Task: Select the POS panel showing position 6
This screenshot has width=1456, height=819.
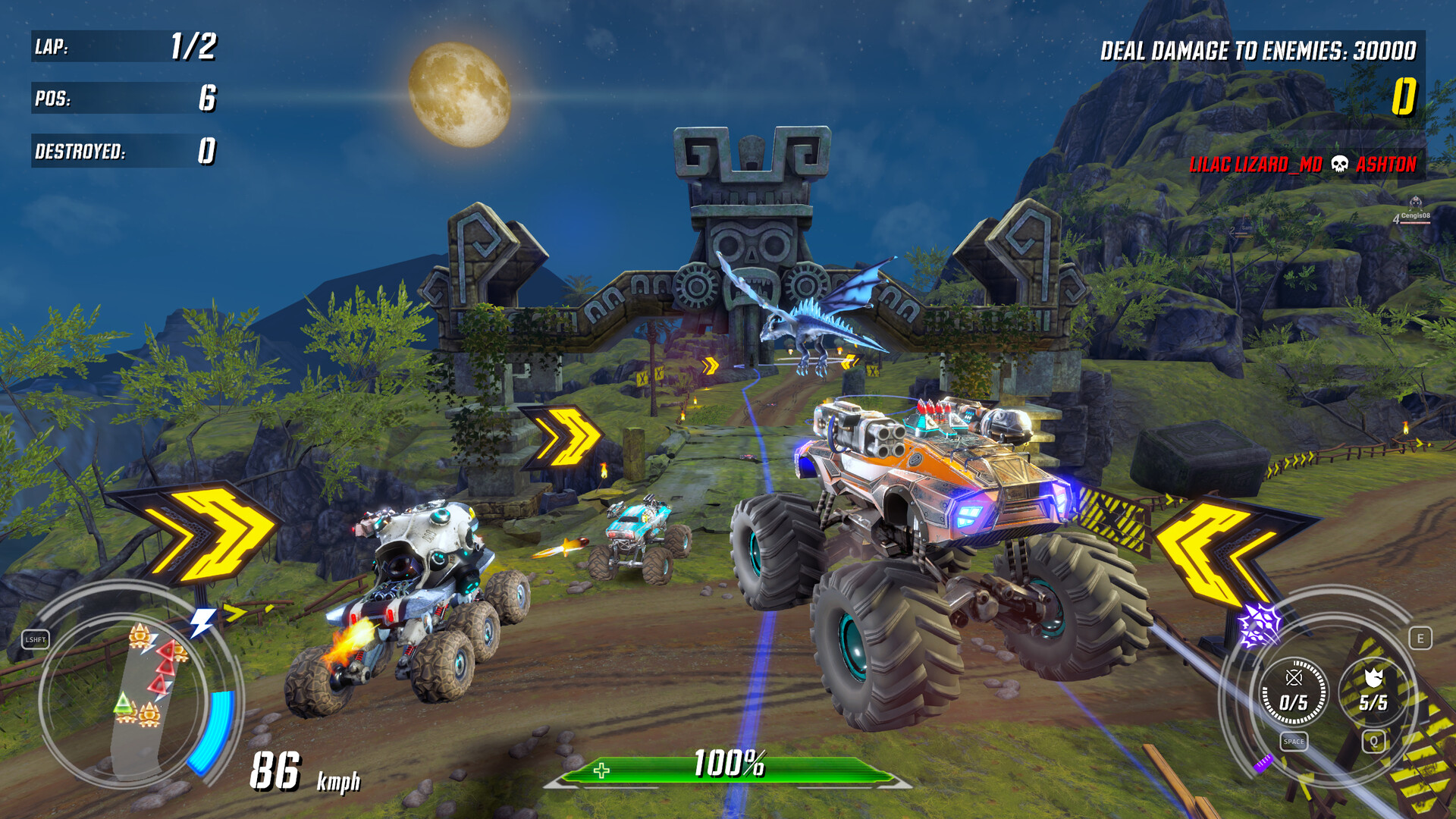Action: pyautogui.click(x=125, y=99)
